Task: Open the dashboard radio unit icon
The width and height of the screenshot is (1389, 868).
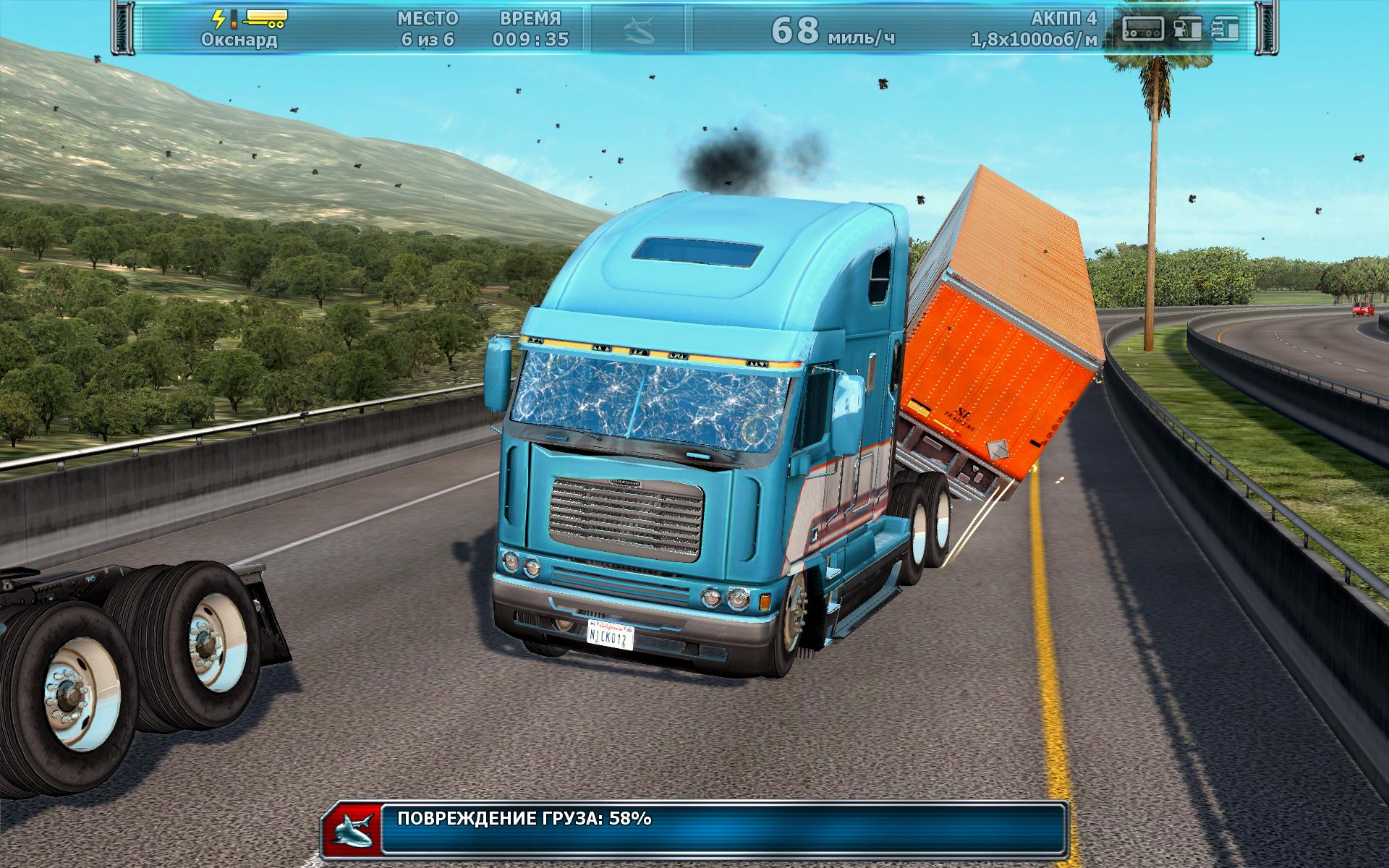Action: 1143,29
